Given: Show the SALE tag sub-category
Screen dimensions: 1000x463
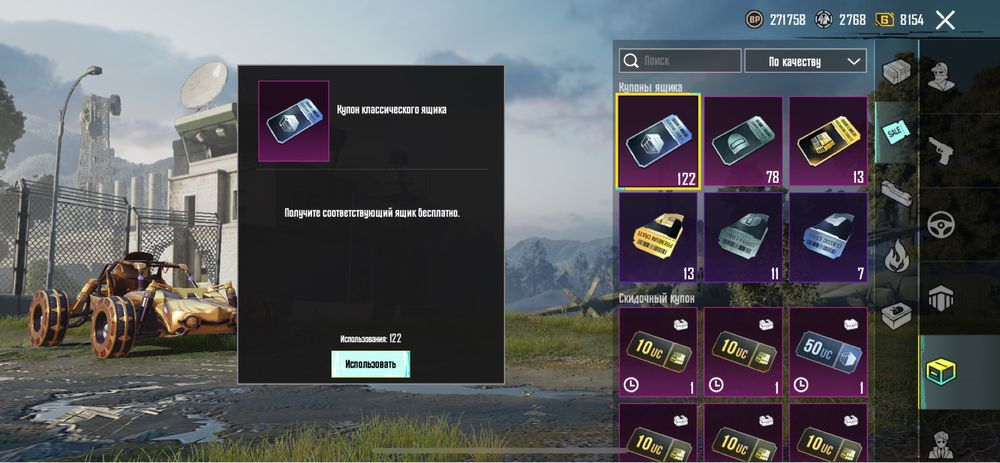Looking at the screenshot, I should coord(894,133).
